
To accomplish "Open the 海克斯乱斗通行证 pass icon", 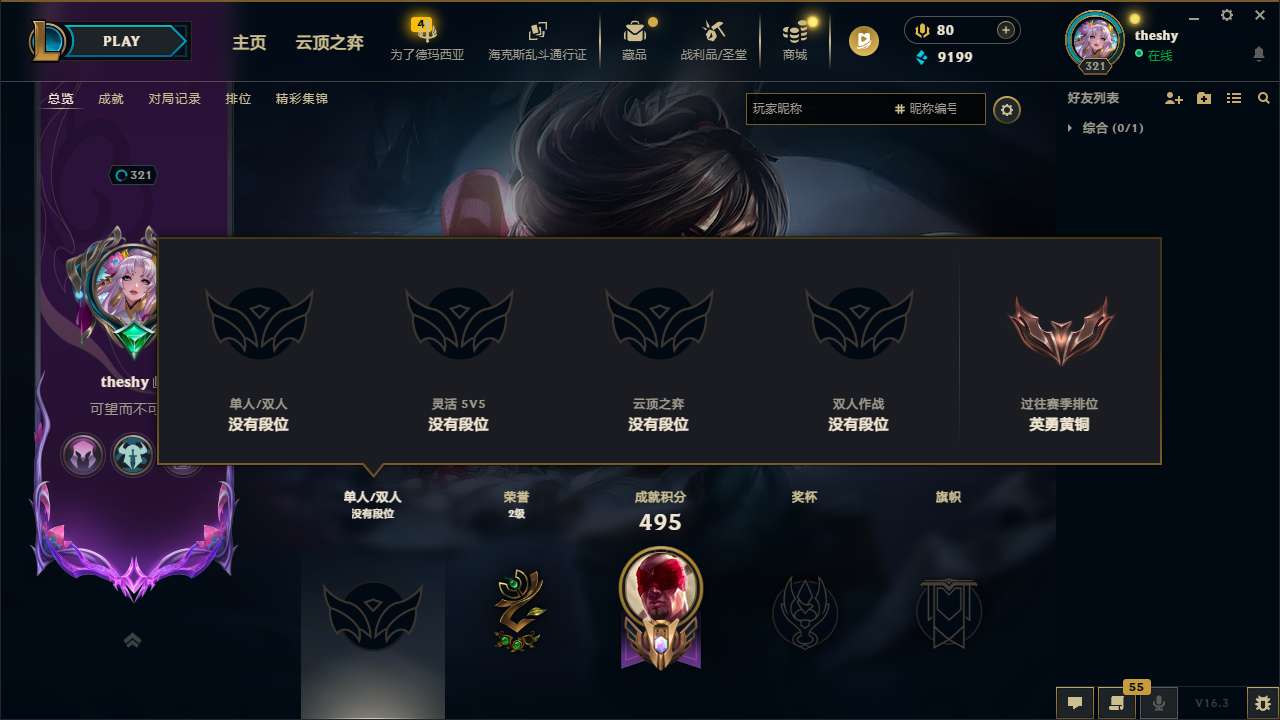I will coord(537,38).
